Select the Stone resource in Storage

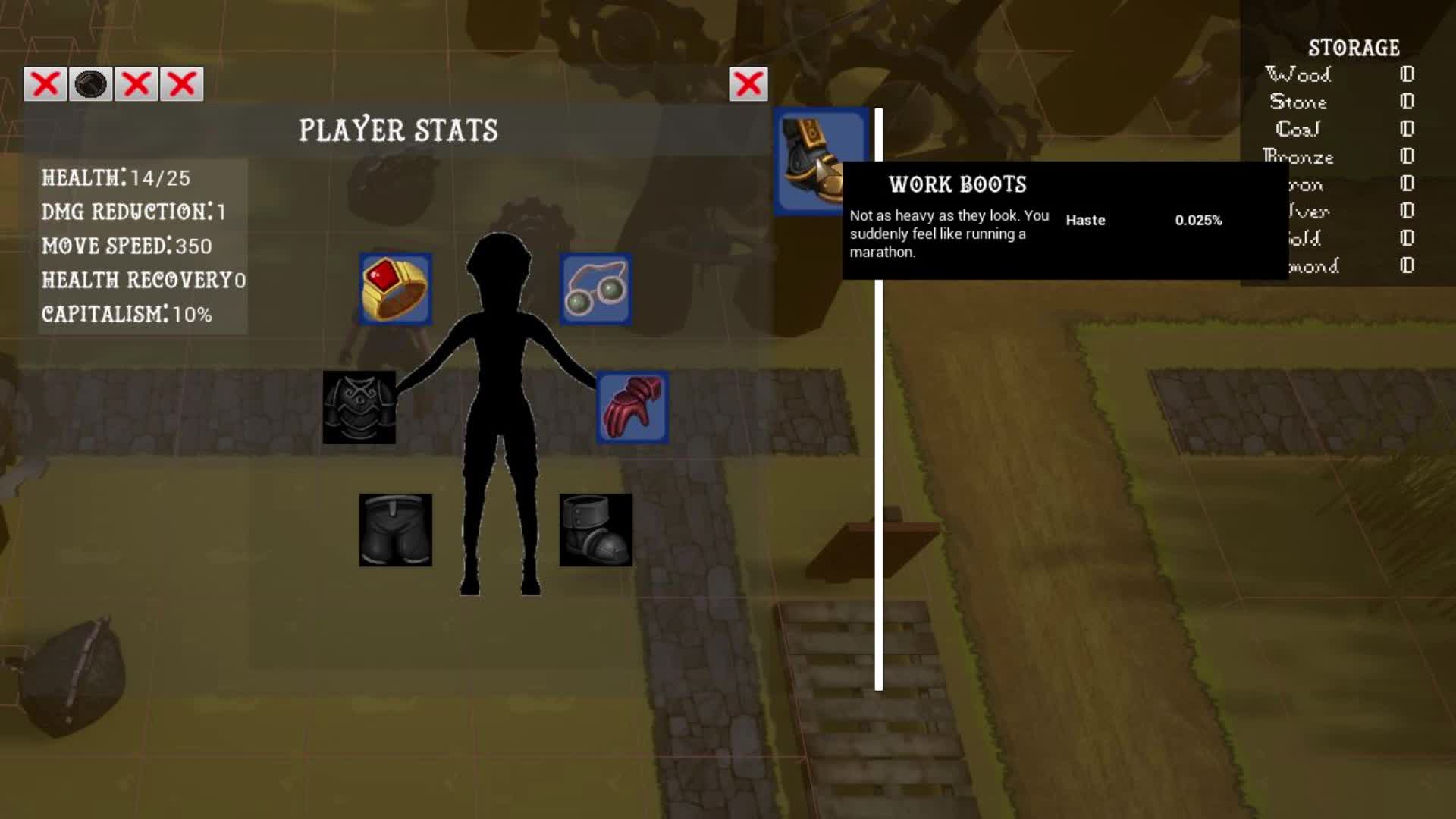(x=1300, y=102)
